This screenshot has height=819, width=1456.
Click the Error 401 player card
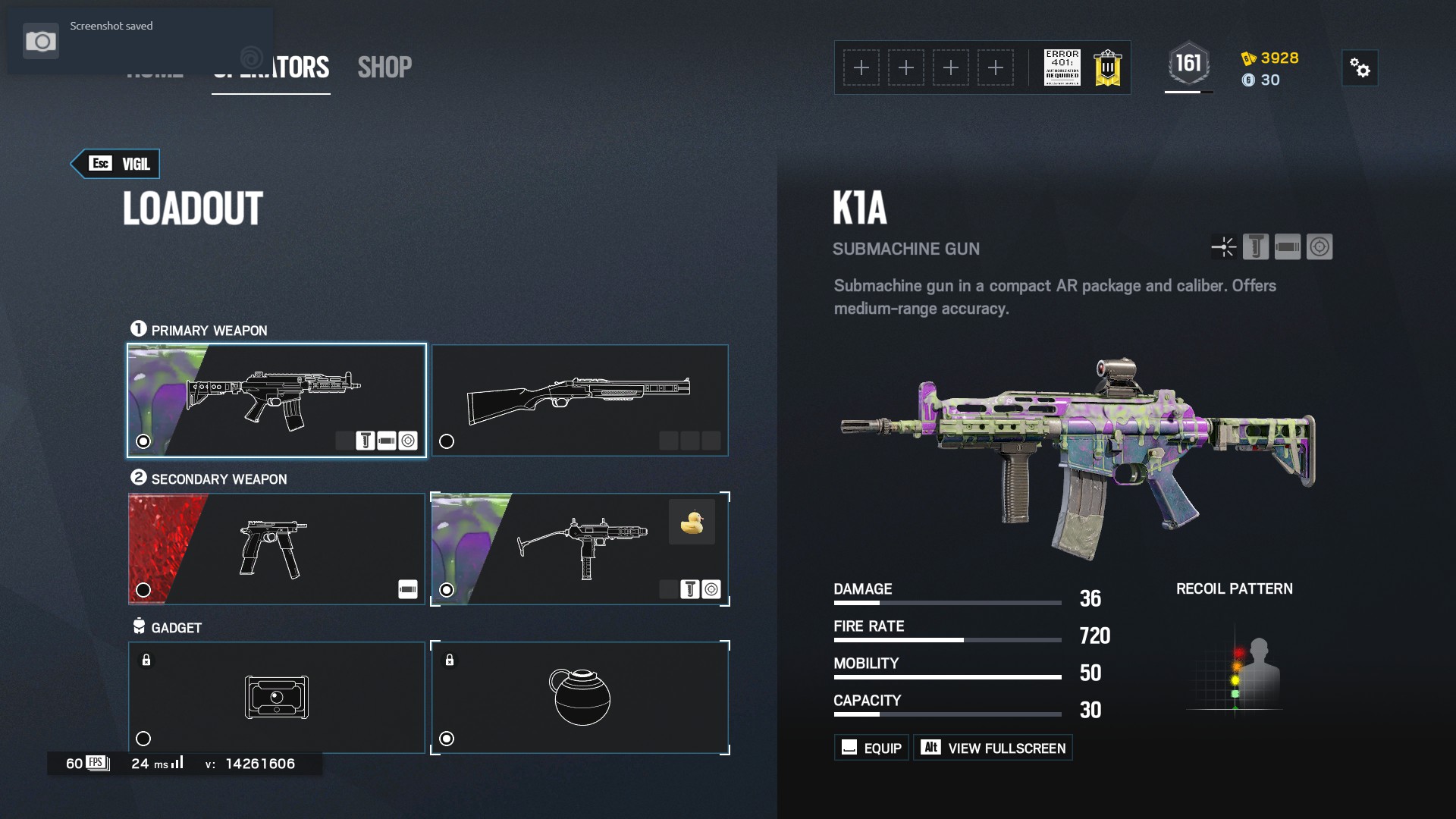click(1062, 68)
